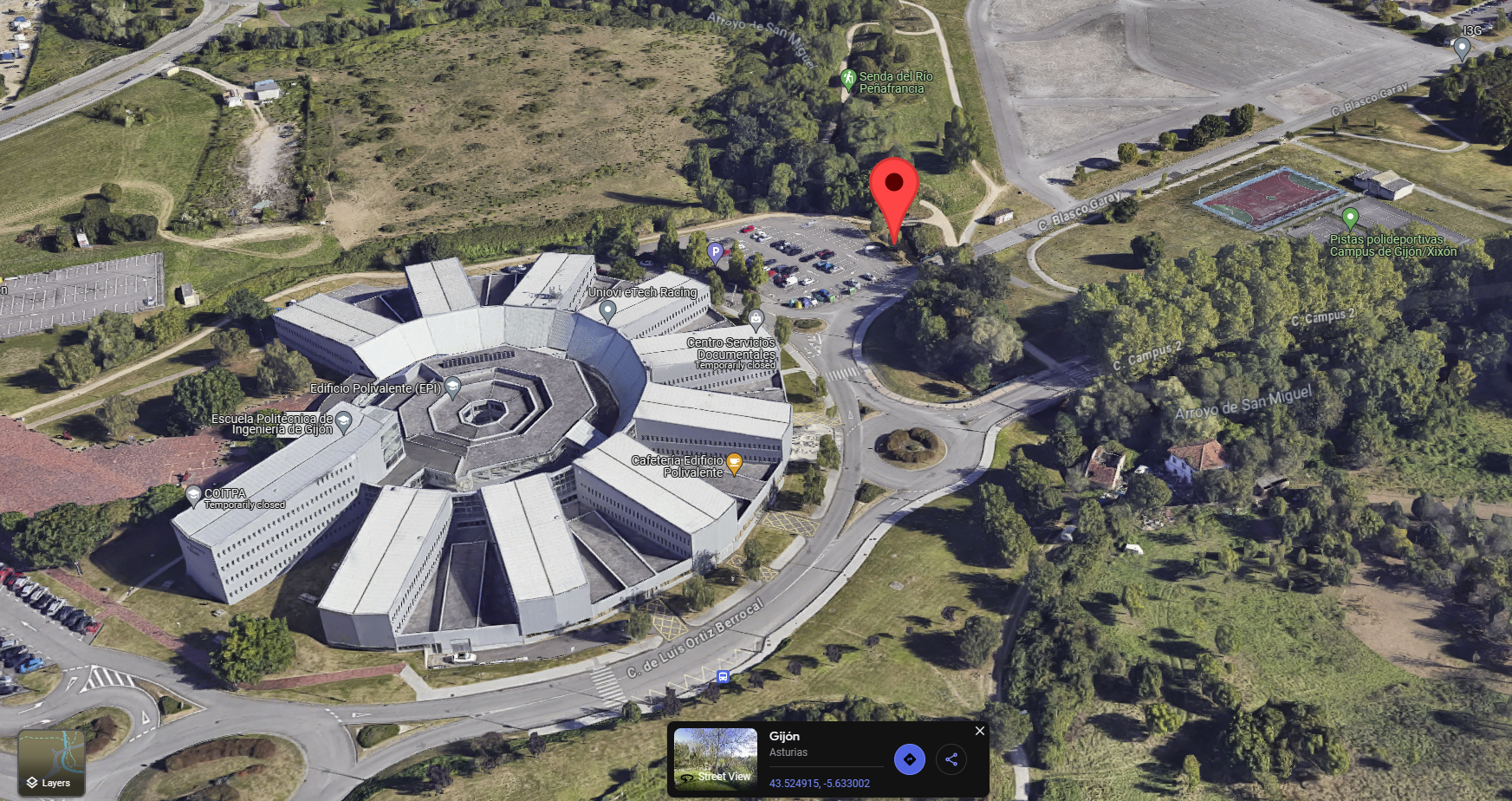The height and width of the screenshot is (801, 1512).
Task: Click the coordinates link 43.524915, -5.633002
Action: (819, 783)
